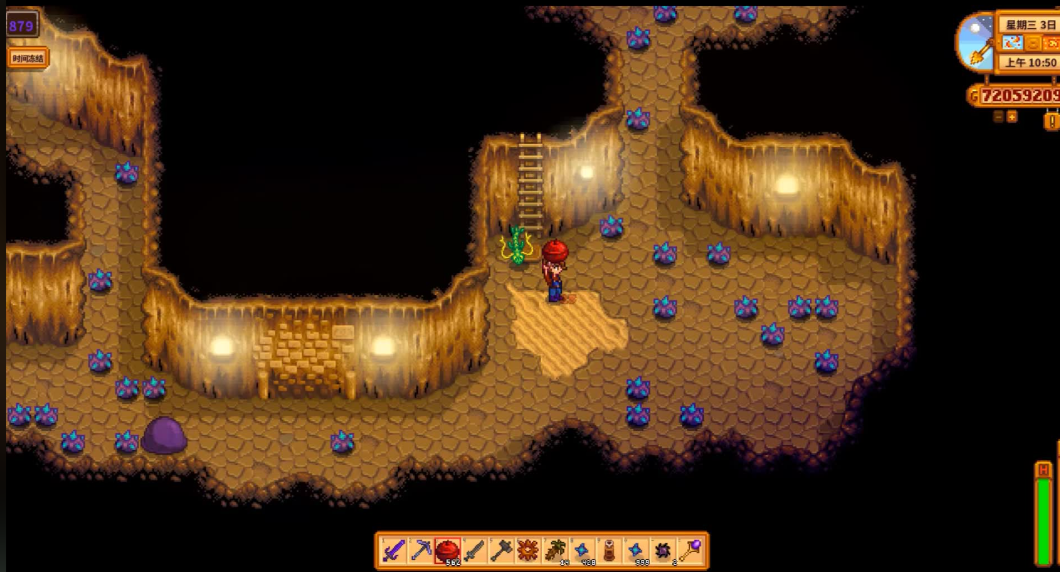Click the zoom in plus button
This screenshot has height=572, width=1060.
point(1012,117)
